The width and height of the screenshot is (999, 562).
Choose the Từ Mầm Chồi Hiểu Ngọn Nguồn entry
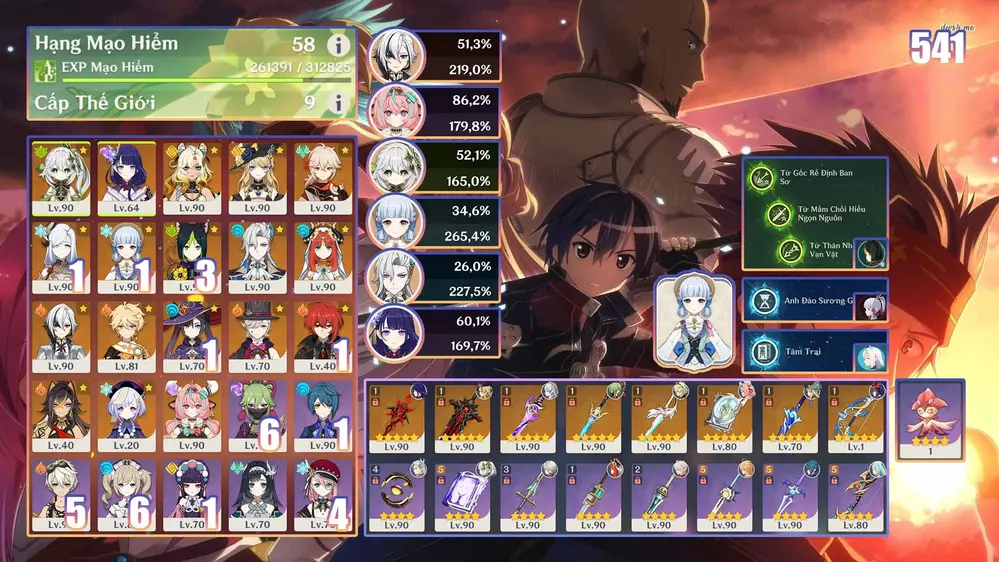click(815, 214)
